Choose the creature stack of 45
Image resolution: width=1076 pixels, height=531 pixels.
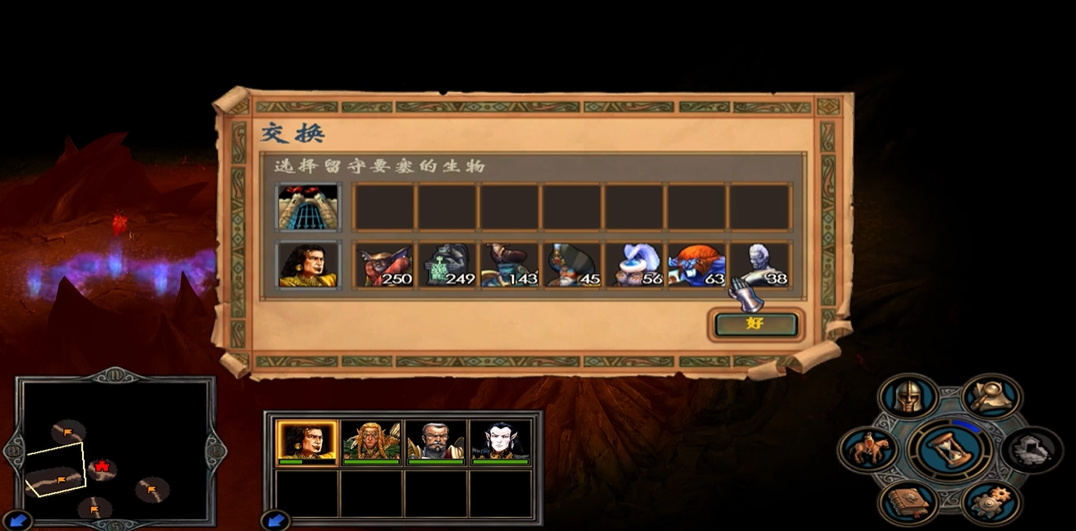tap(572, 265)
